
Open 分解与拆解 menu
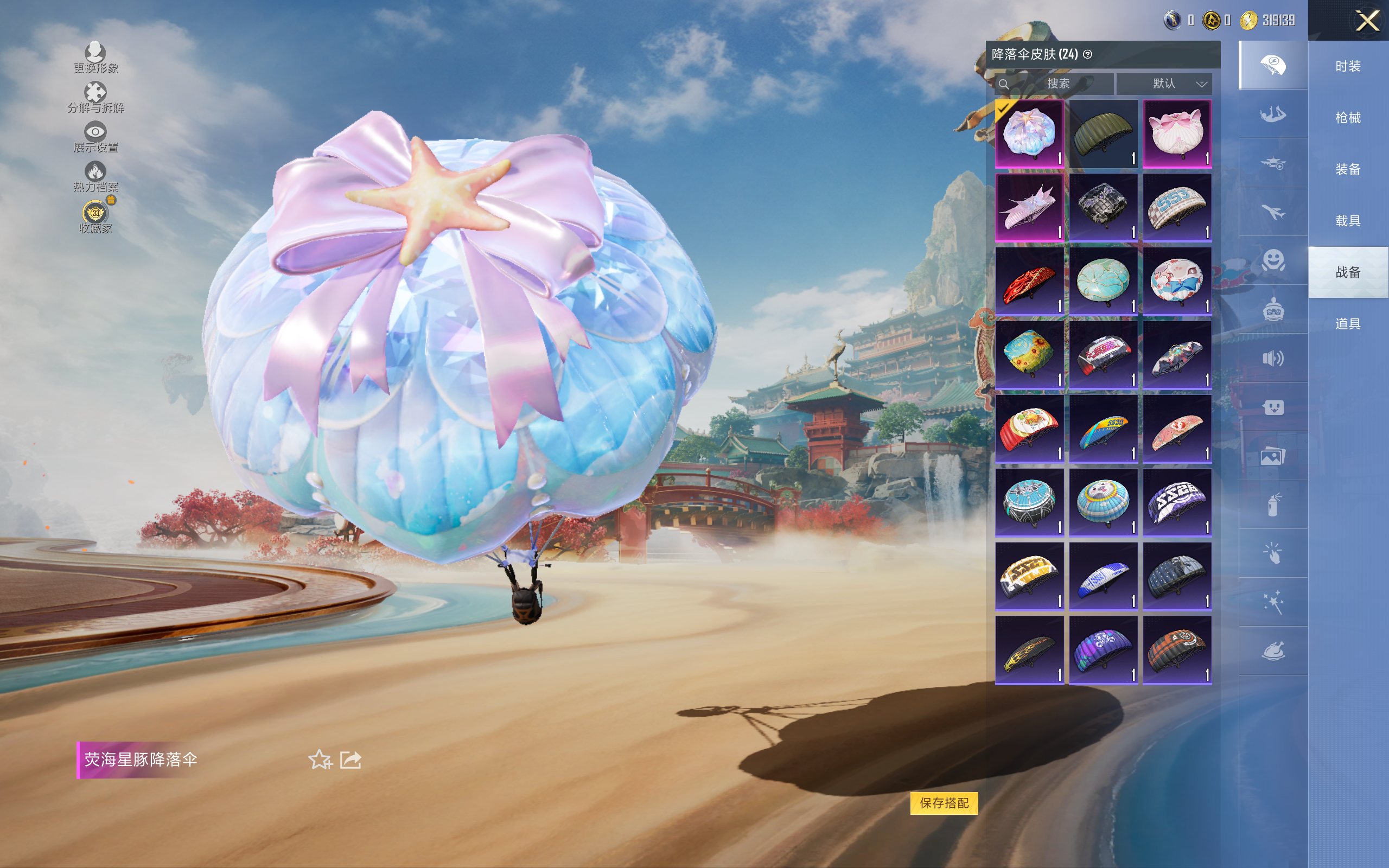point(95,97)
